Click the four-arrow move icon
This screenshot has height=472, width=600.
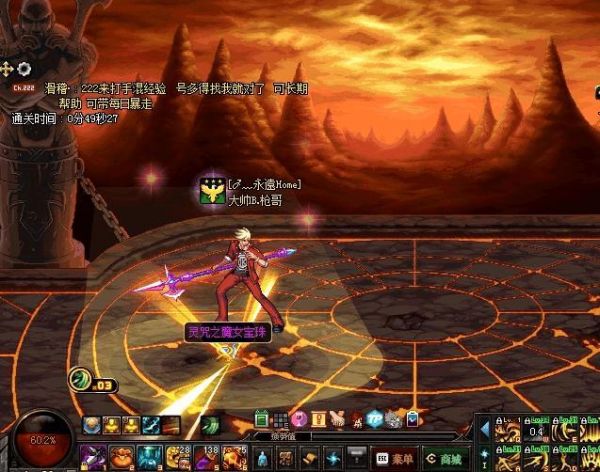point(8,68)
